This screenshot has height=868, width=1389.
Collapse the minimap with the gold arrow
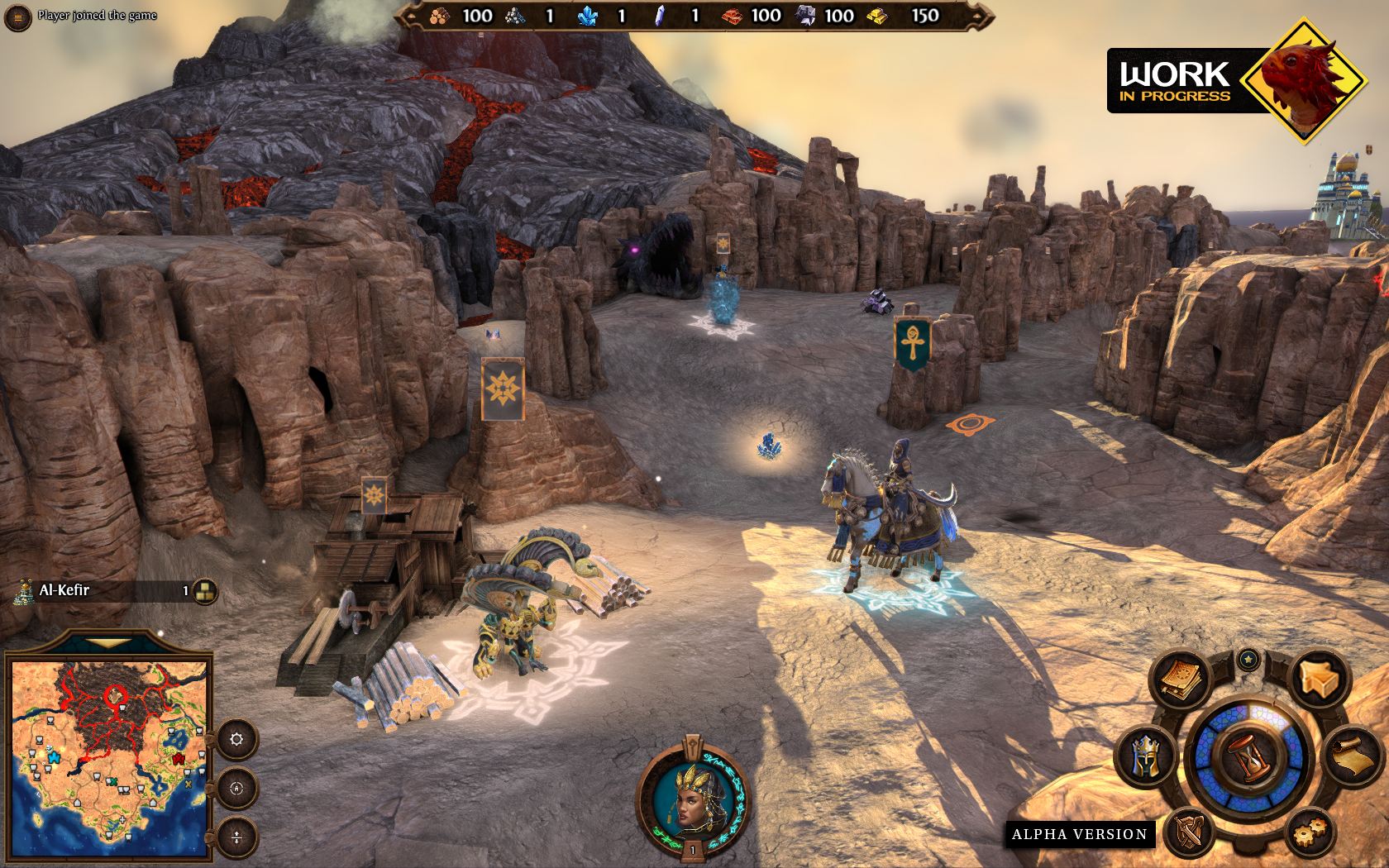coord(108,642)
